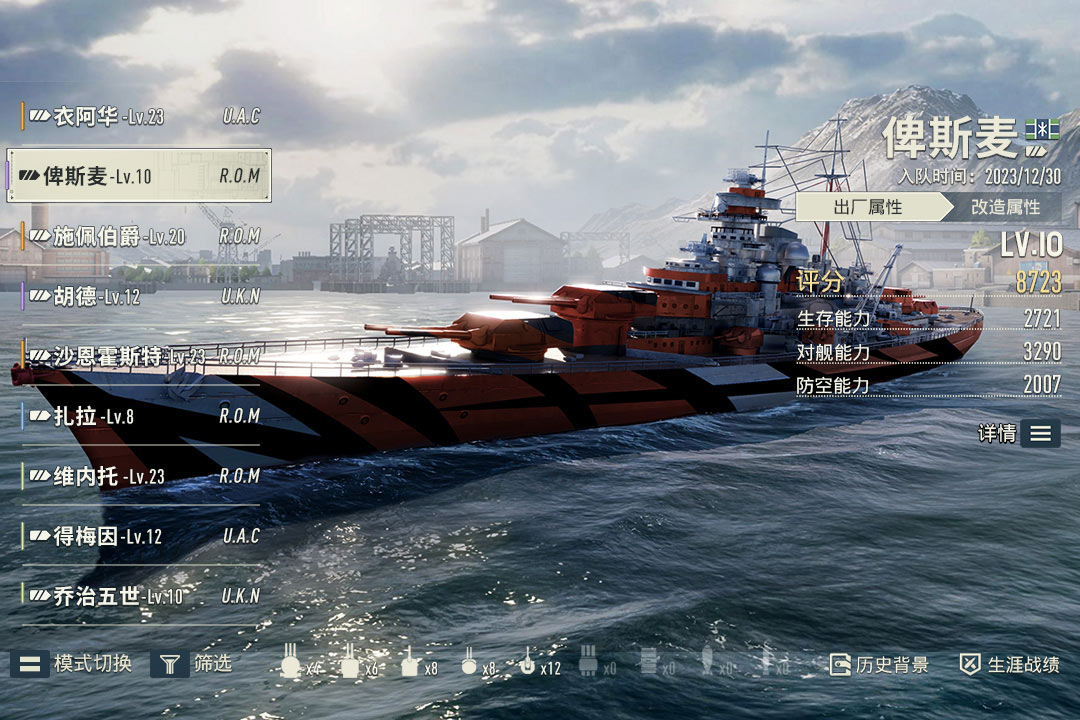
Task: Select 乔治五世 Lv.10 ship row
Action: 140,596
